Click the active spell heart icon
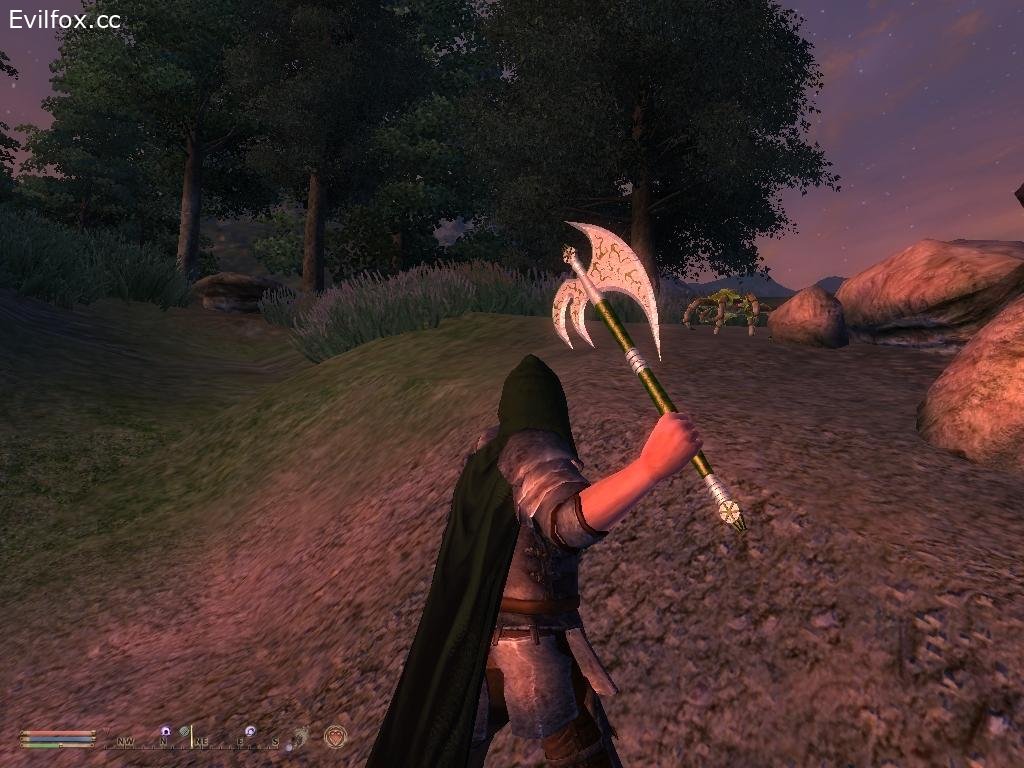 point(335,737)
